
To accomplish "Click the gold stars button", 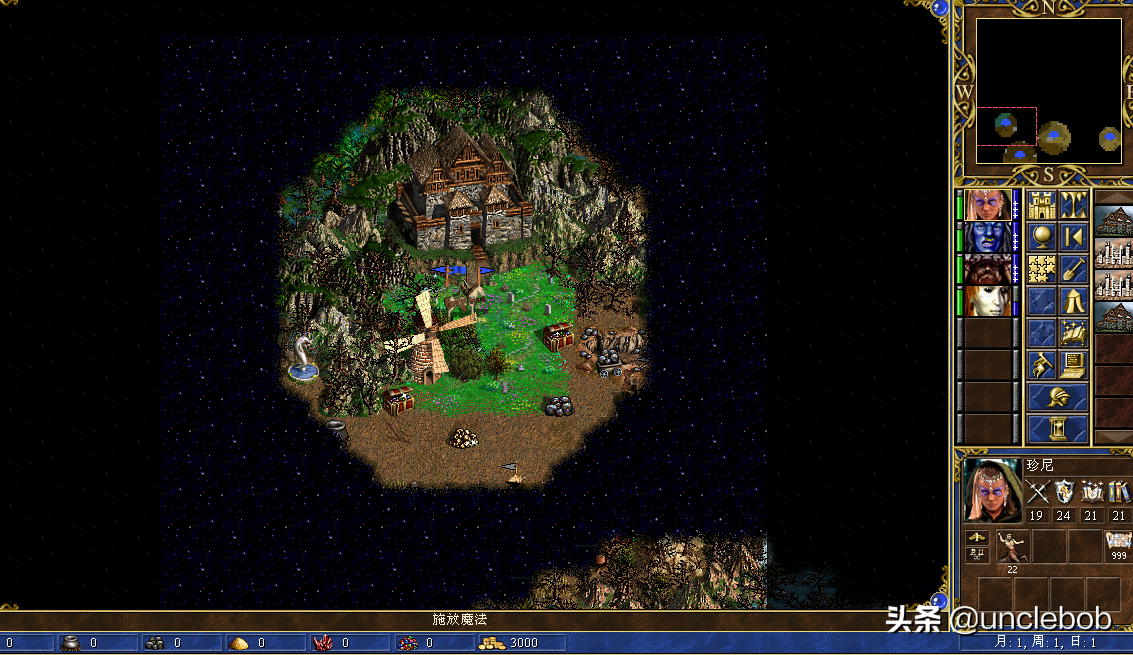I will pos(1042,269).
